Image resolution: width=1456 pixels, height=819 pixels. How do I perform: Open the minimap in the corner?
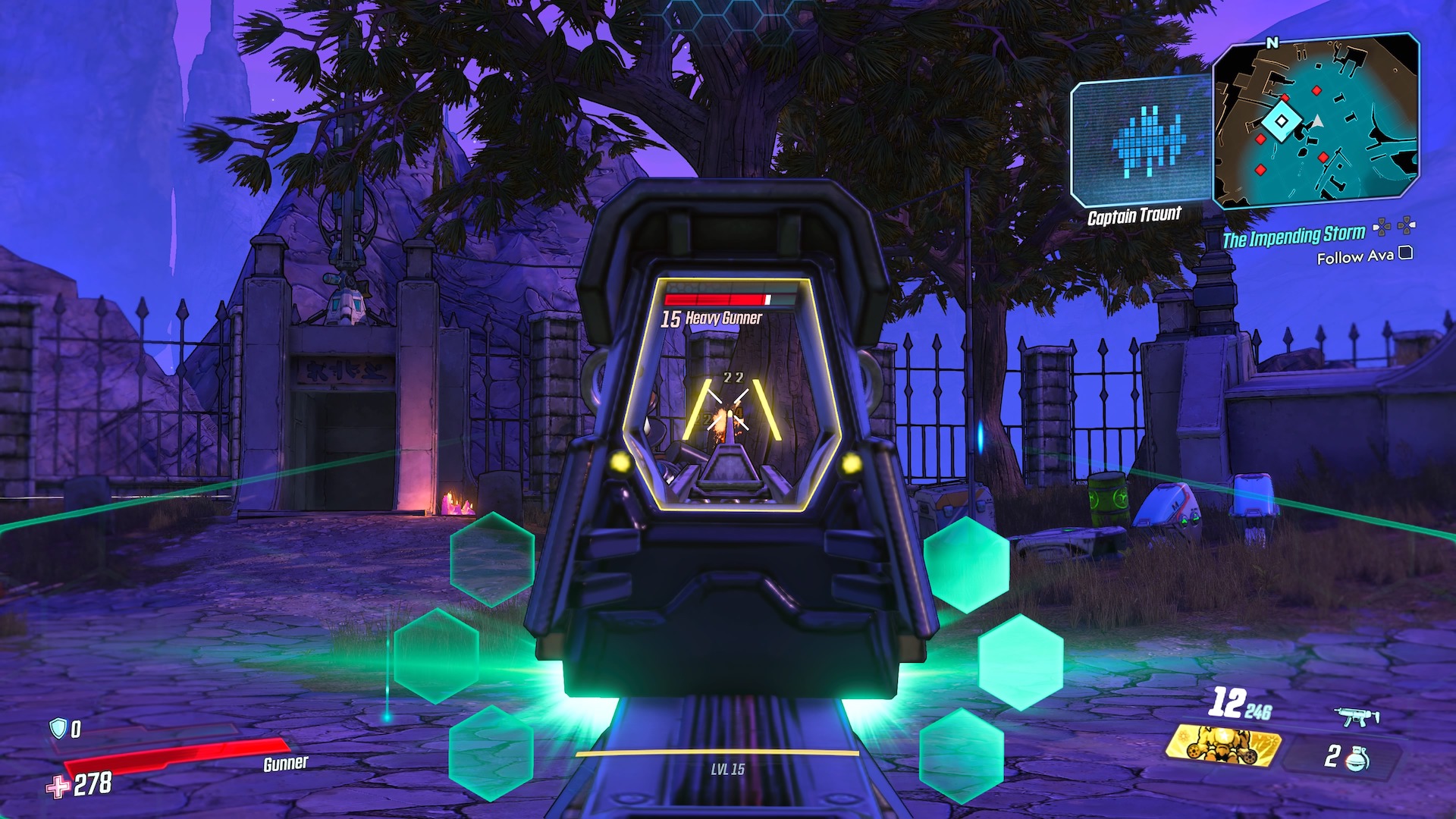coord(1316,121)
